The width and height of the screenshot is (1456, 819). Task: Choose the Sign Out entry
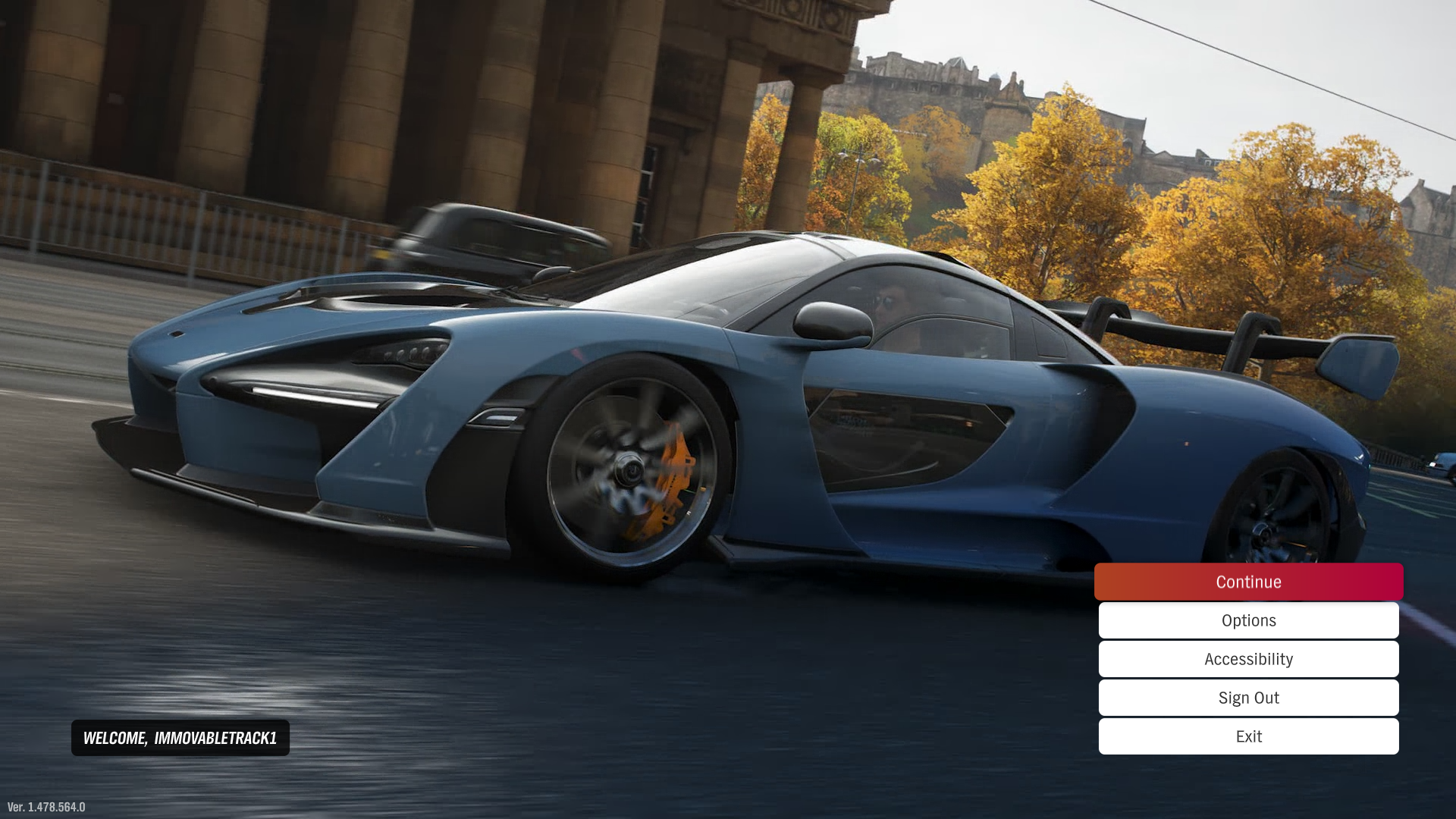[1248, 698]
